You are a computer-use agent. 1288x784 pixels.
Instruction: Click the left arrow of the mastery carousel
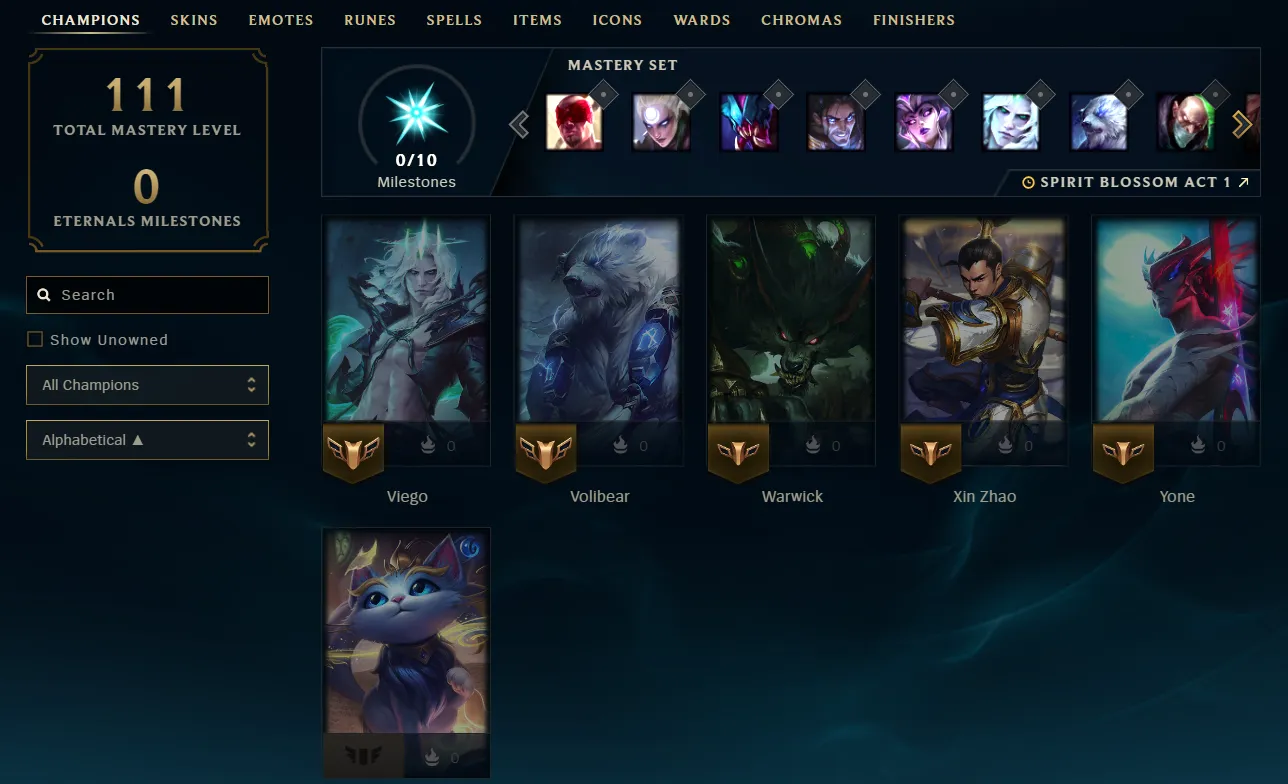(519, 123)
